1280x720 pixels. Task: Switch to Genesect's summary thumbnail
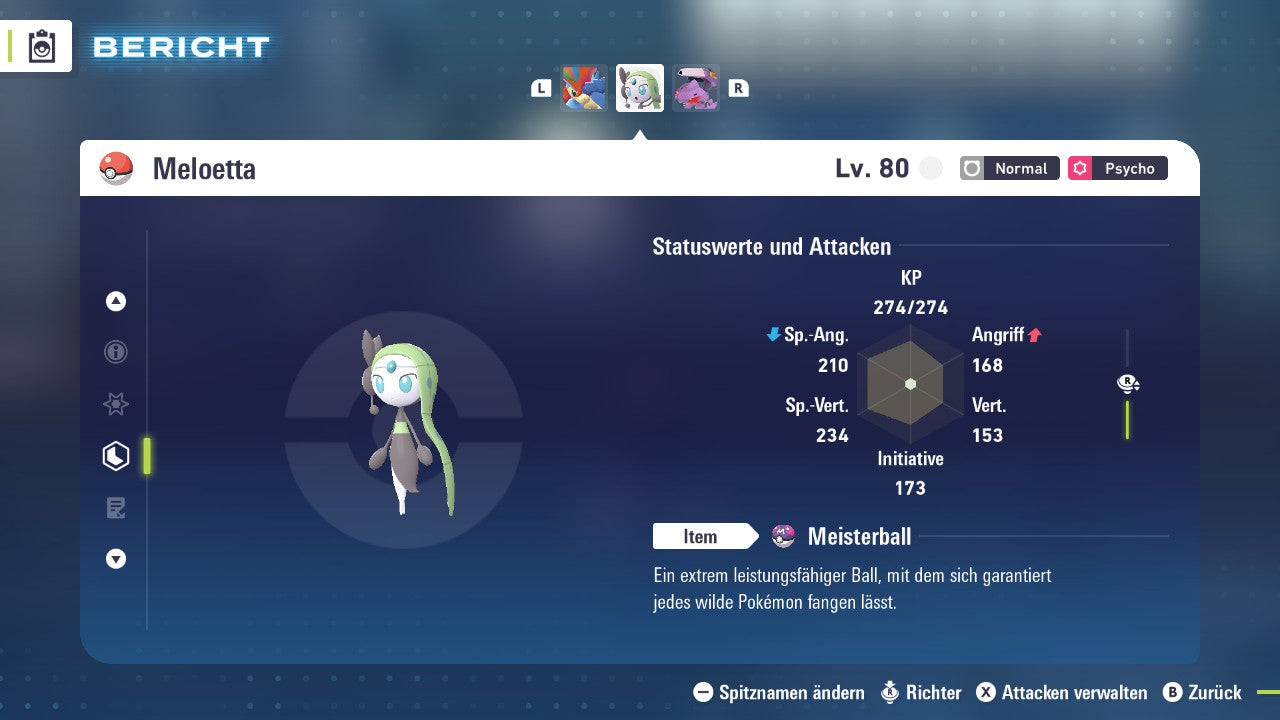(696, 87)
